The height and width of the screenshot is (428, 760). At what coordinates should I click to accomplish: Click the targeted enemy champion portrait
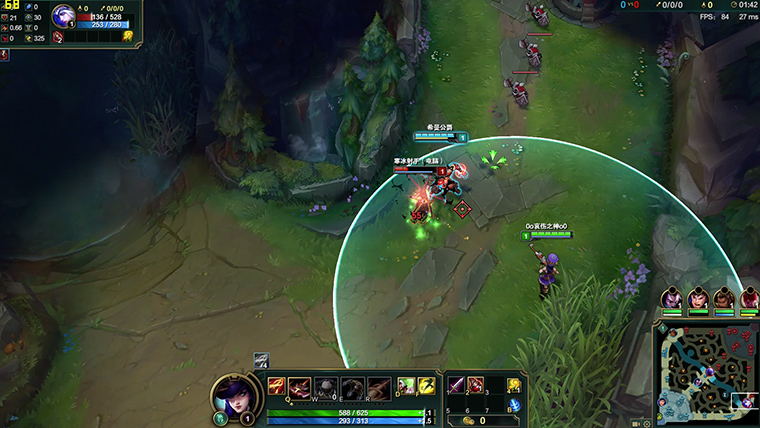[x=63, y=15]
